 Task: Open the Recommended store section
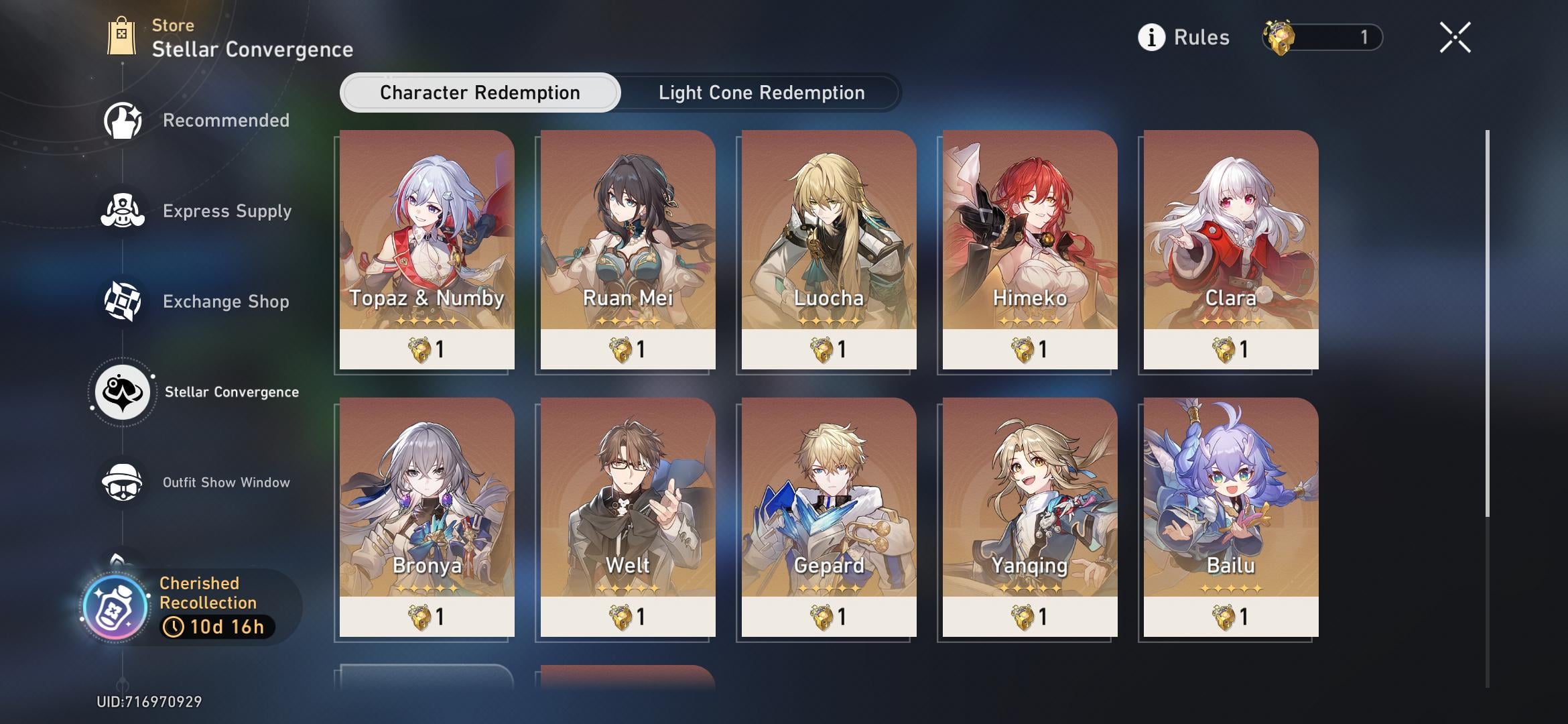[x=197, y=121]
